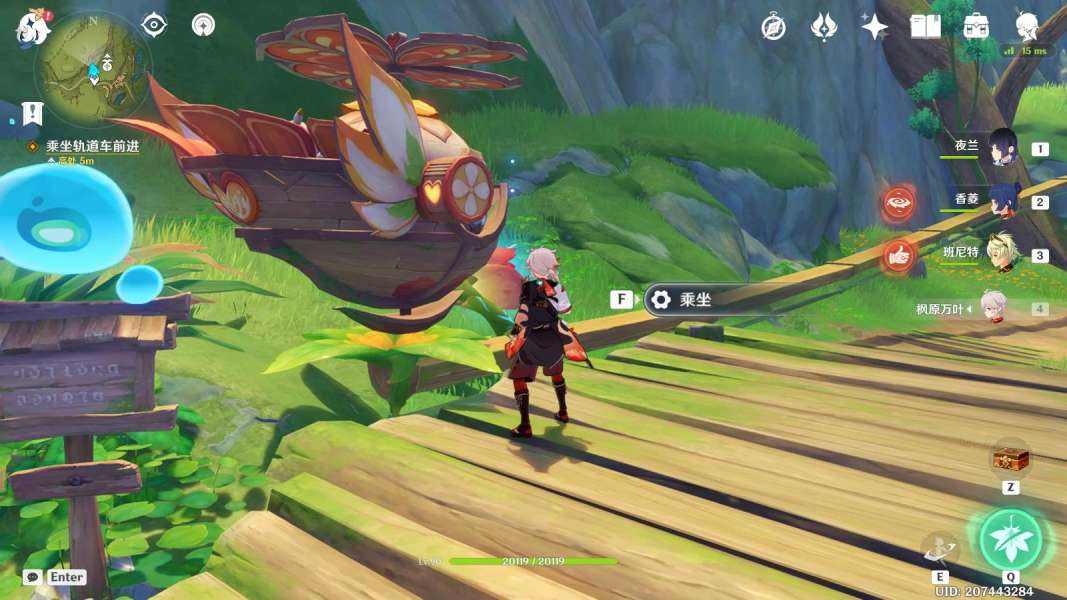Switch to party member 香菱

[x=1002, y=200]
